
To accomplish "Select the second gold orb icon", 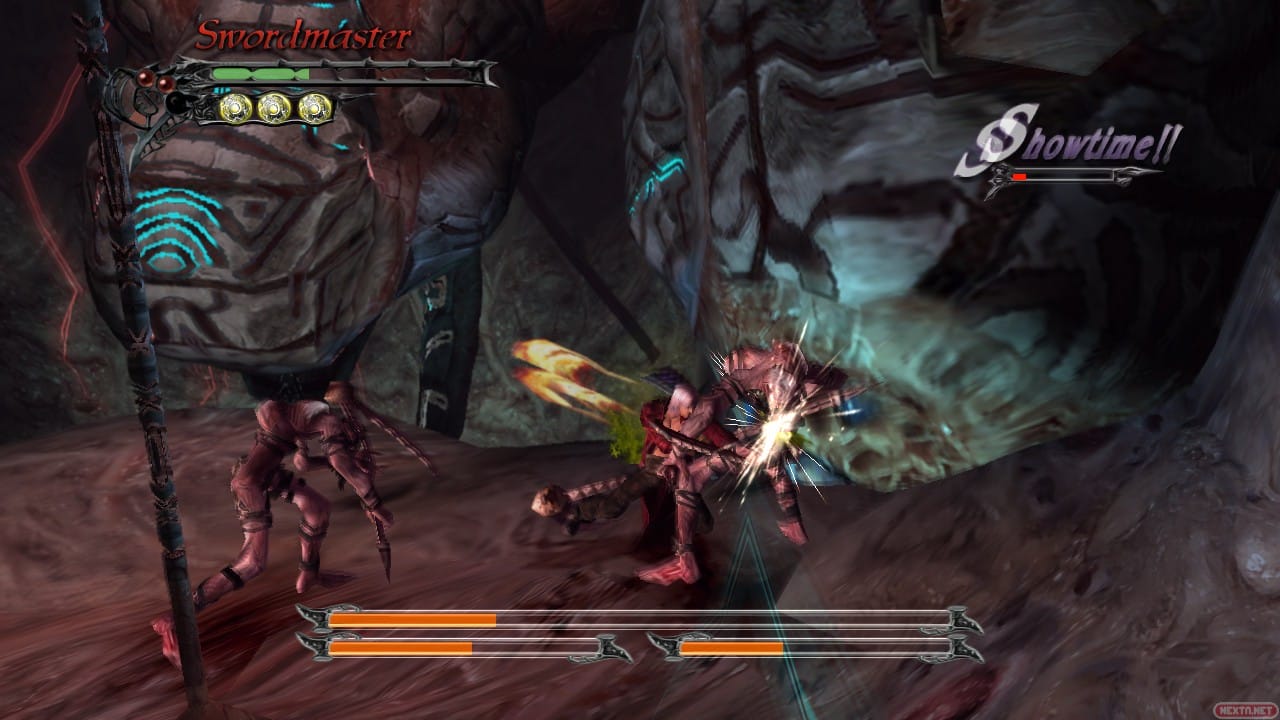I will pos(273,108).
